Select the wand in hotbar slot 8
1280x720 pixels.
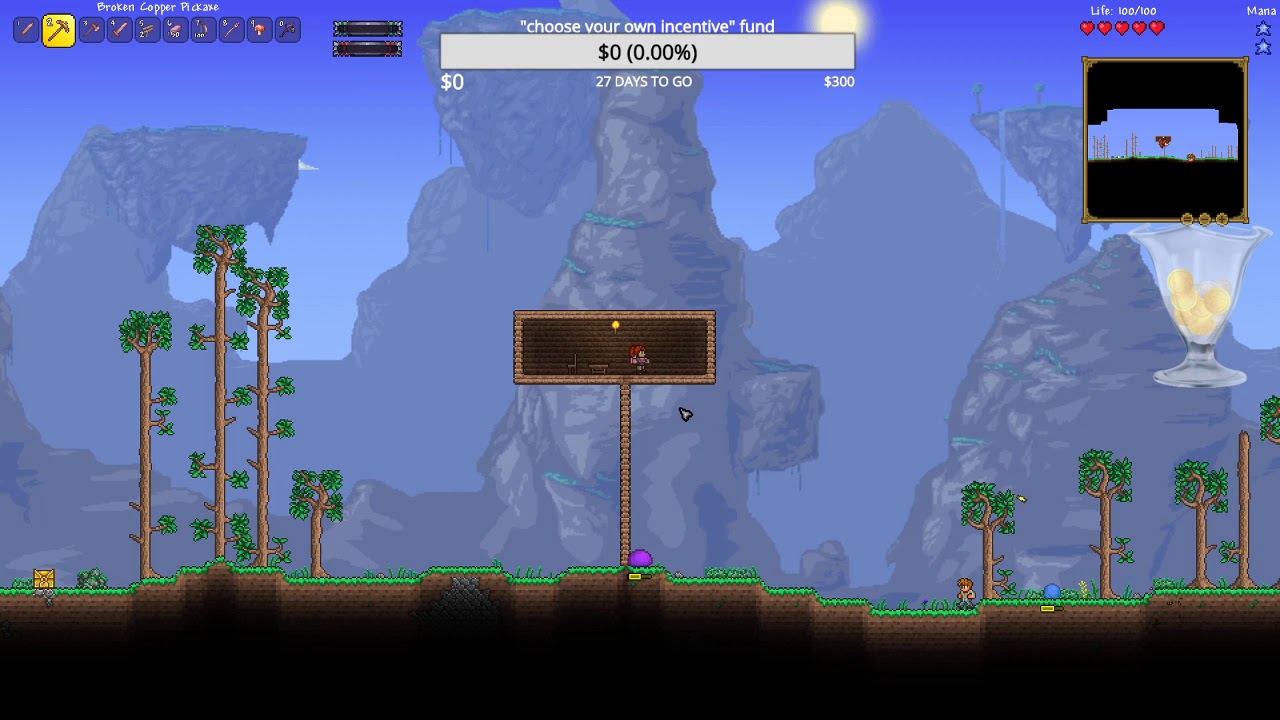click(x=231, y=30)
